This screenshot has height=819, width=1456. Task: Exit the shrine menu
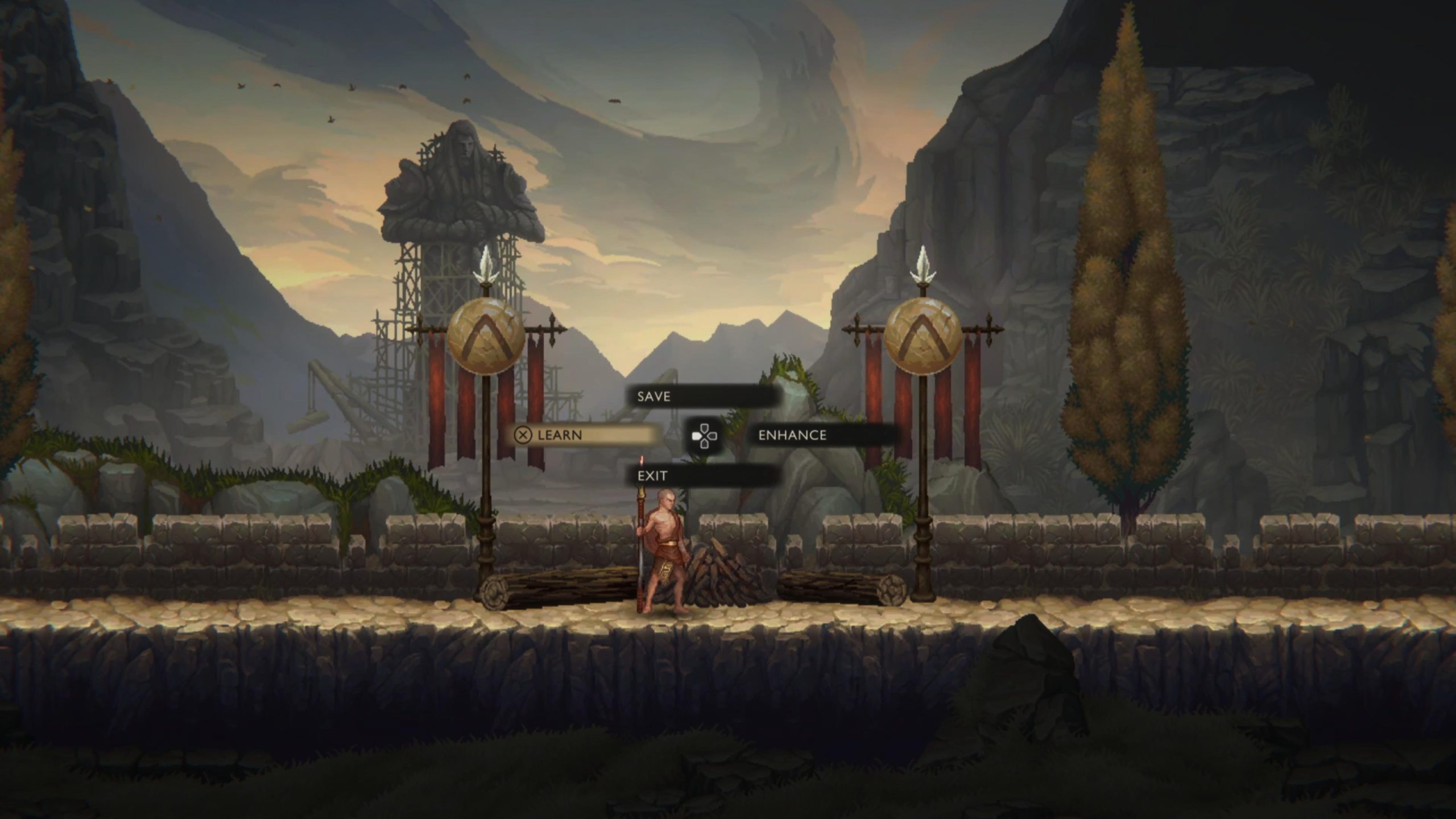click(x=702, y=475)
